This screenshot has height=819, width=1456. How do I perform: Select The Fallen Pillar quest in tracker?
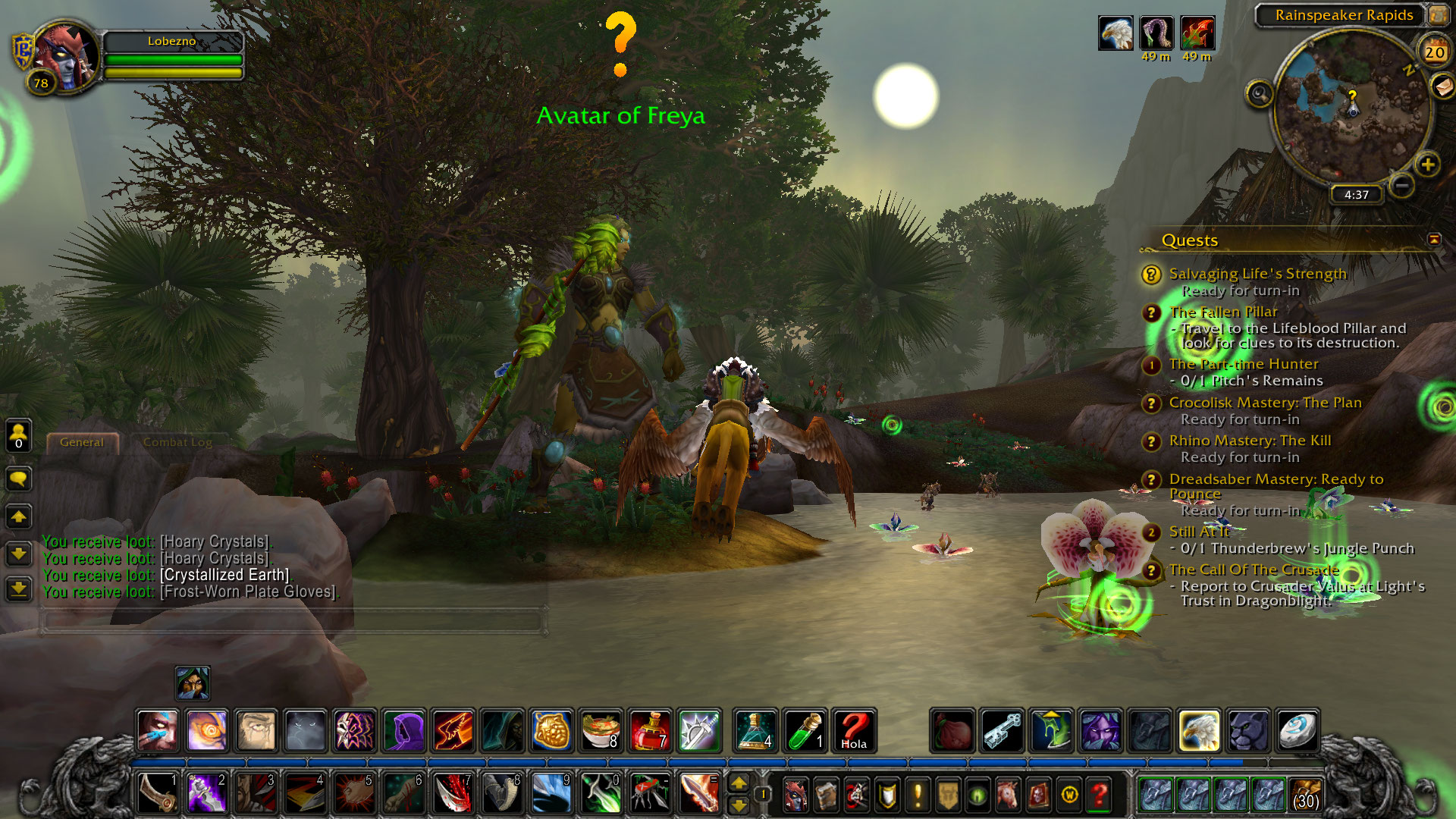tap(1222, 312)
